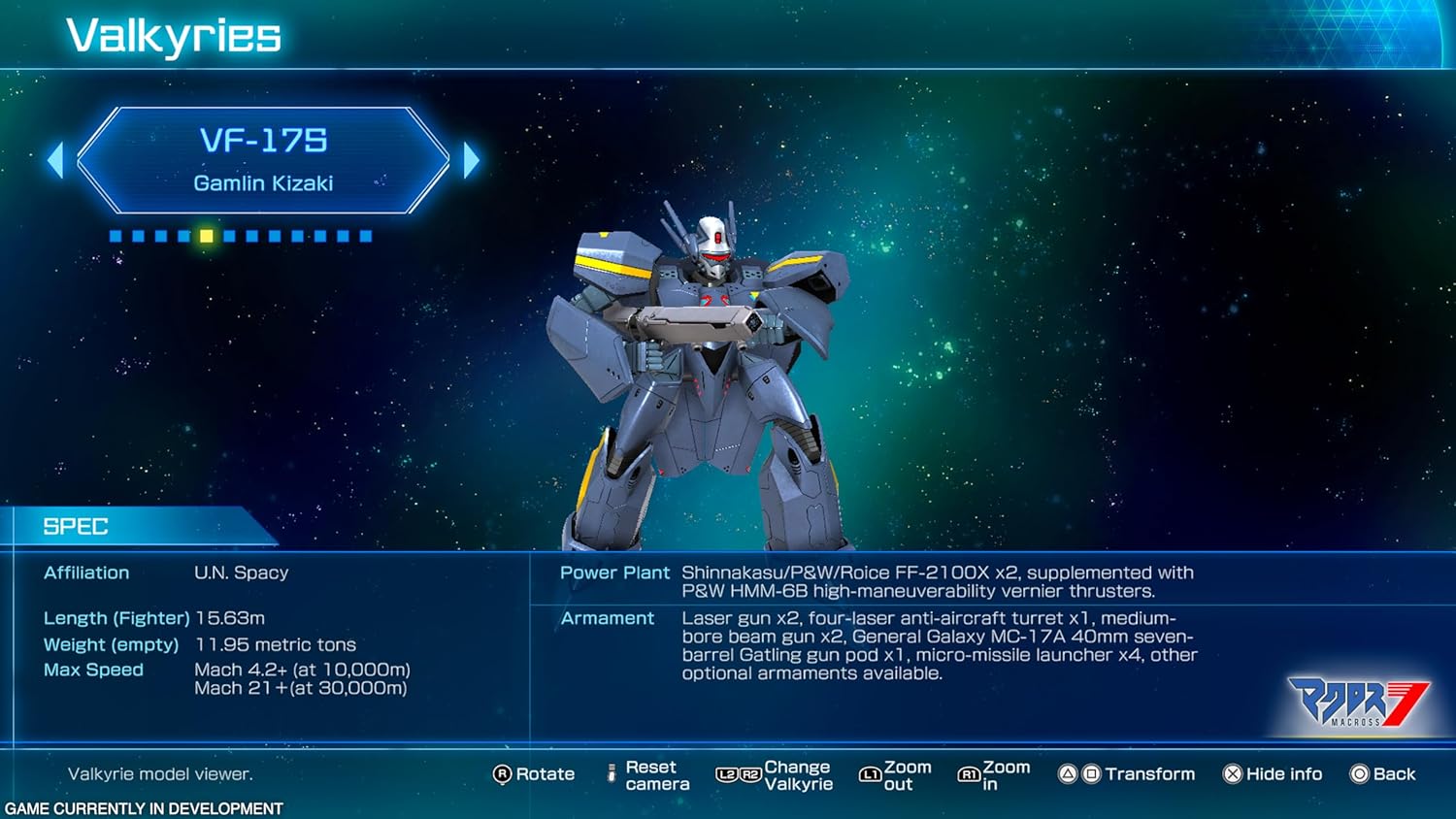Click the left arrow for previous Valkyrie
Image resolution: width=1456 pixels, height=819 pixels.
tap(58, 158)
